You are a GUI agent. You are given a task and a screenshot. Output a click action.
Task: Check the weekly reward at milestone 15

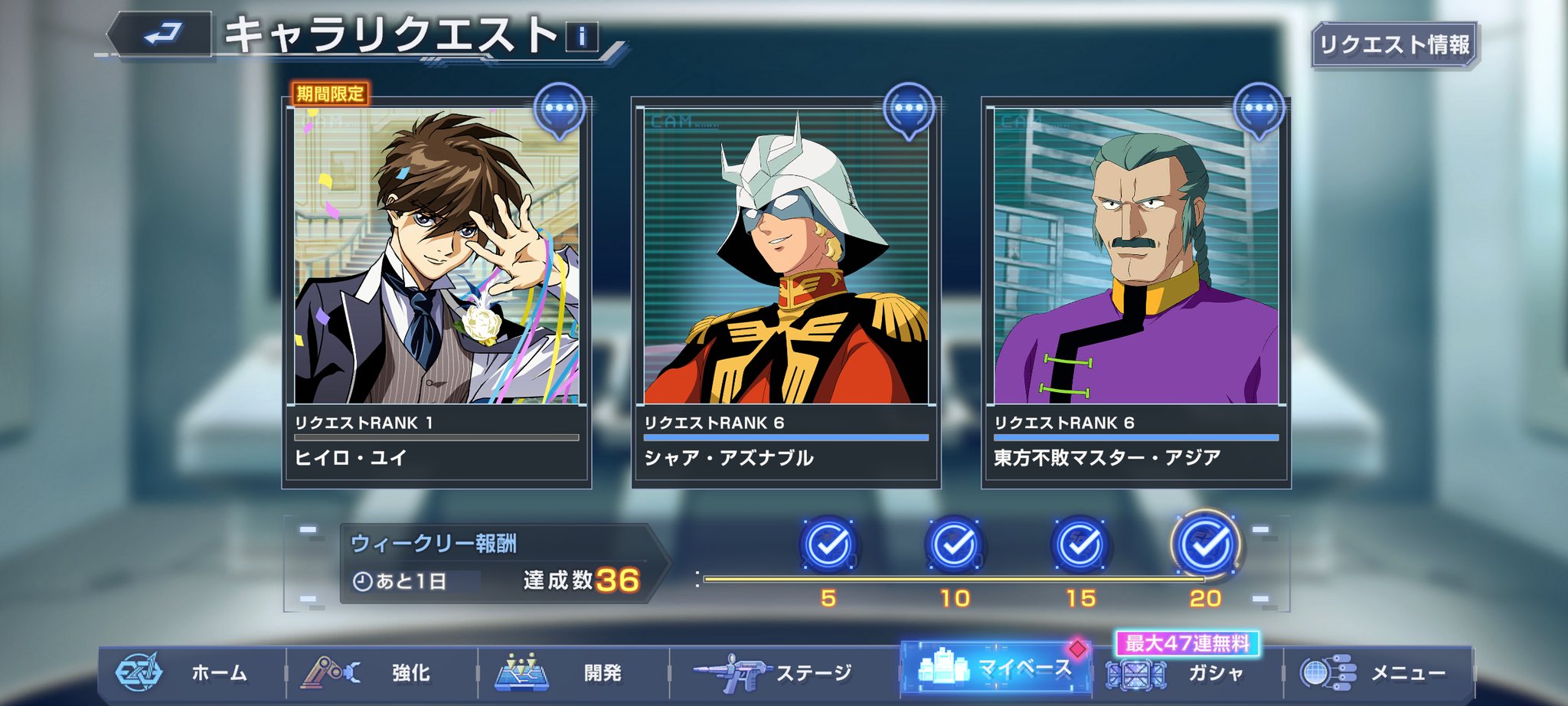pyautogui.click(x=1080, y=546)
